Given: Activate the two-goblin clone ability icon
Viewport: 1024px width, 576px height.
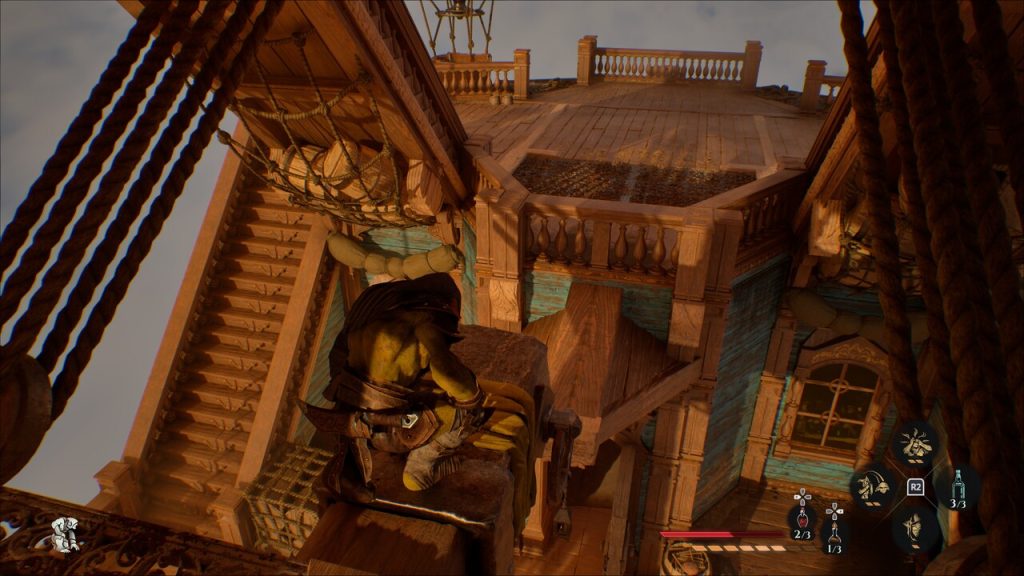Looking at the screenshot, I should tap(871, 487).
